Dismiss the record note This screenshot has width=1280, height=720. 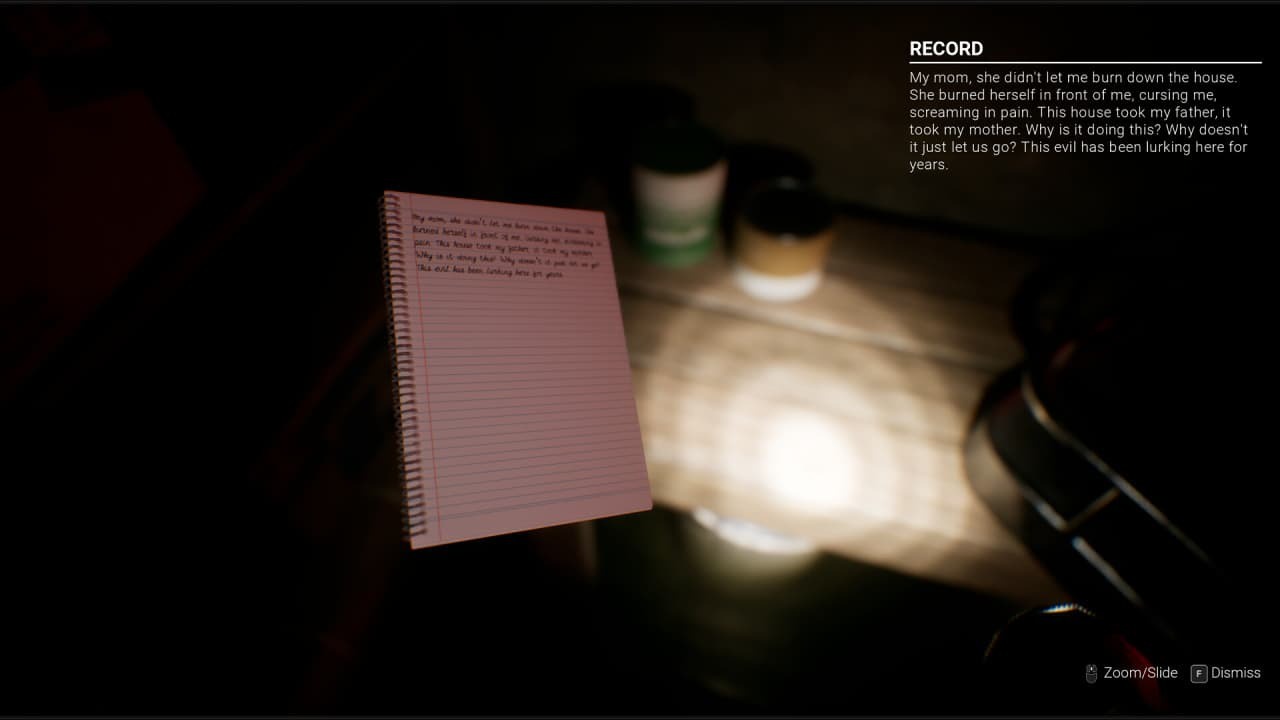pyautogui.click(x=1236, y=673)
